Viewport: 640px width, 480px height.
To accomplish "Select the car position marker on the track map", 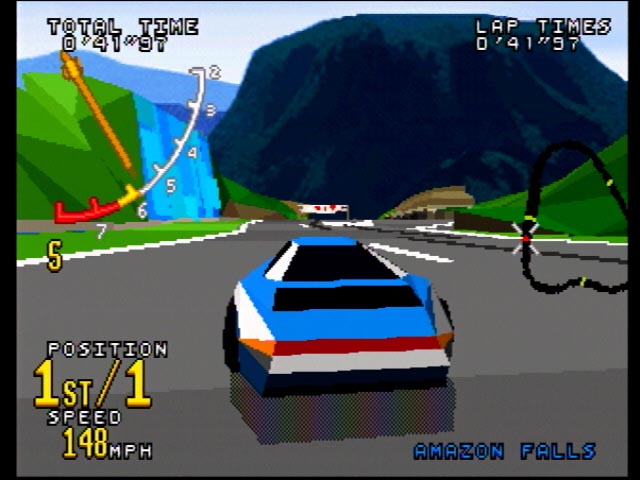I will (526, 237).
